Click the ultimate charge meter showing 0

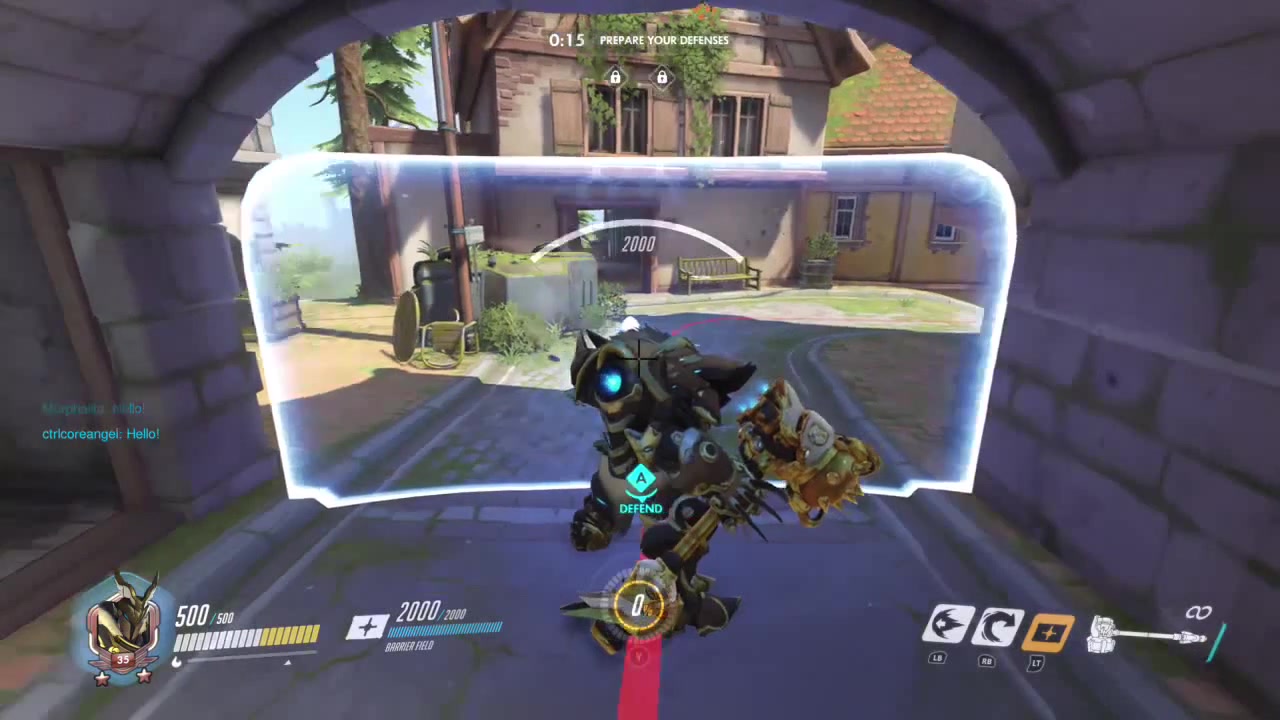[638, 604]
